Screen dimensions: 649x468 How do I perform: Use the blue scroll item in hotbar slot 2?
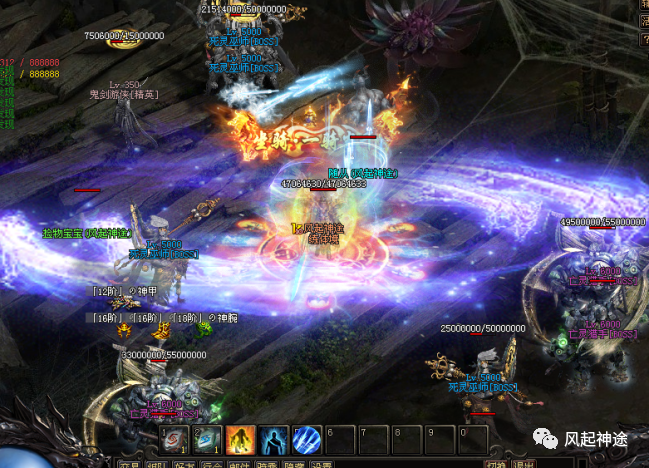(x=206, y=440)
